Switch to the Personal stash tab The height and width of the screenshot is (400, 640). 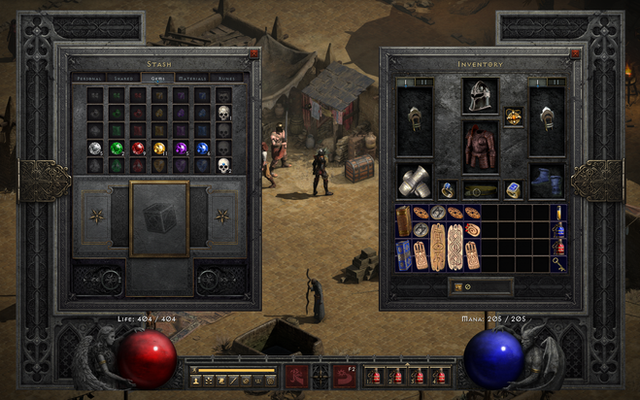88,77
